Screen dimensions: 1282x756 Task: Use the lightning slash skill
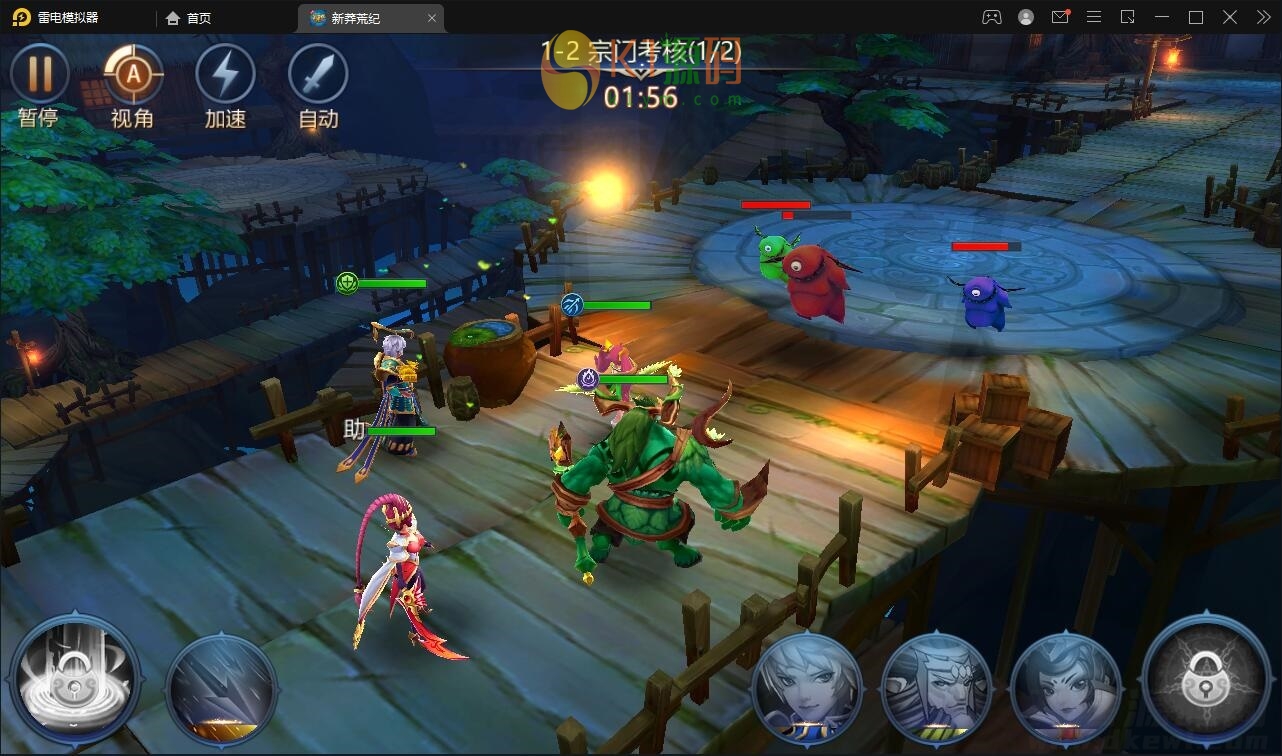click(x=221, y=687)
